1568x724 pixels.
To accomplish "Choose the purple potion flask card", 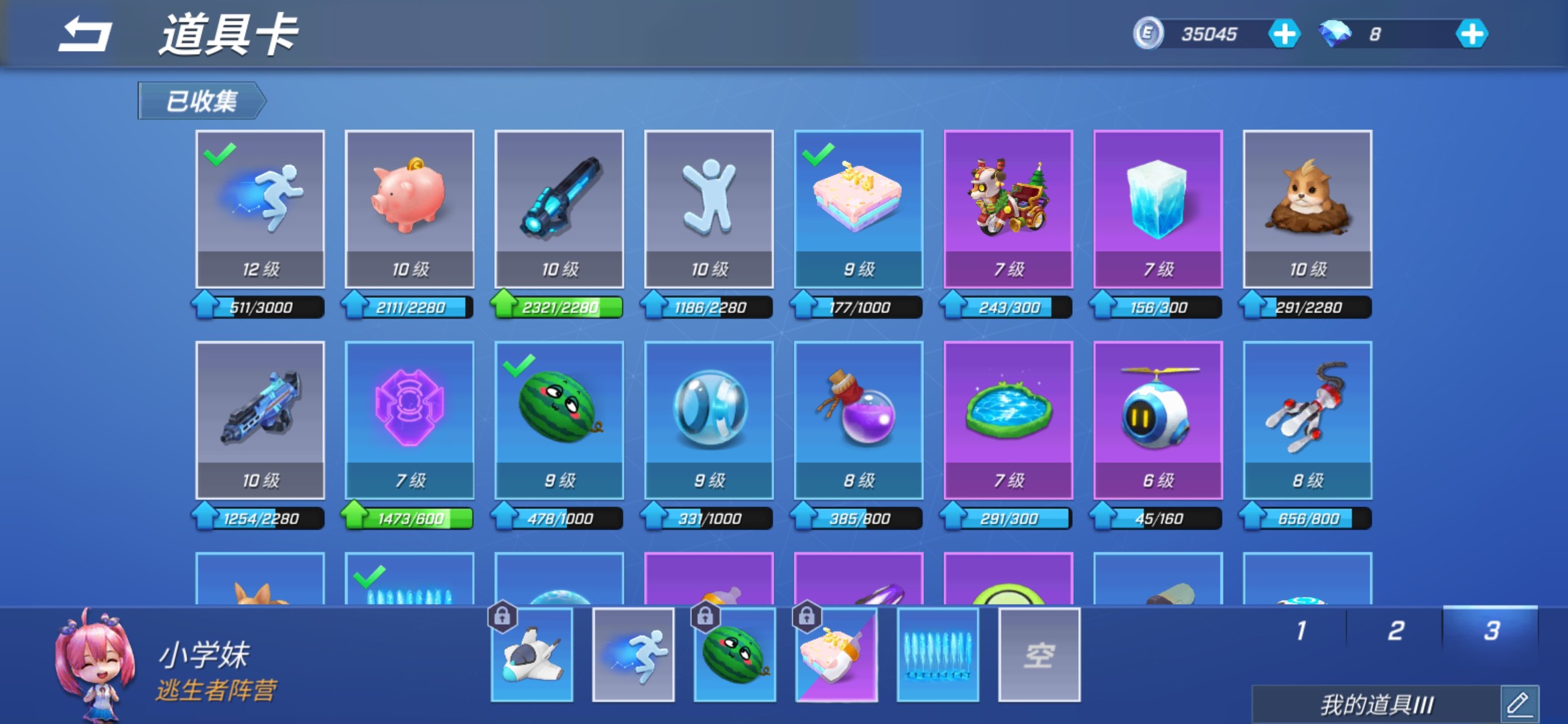I will pos(858,420).
